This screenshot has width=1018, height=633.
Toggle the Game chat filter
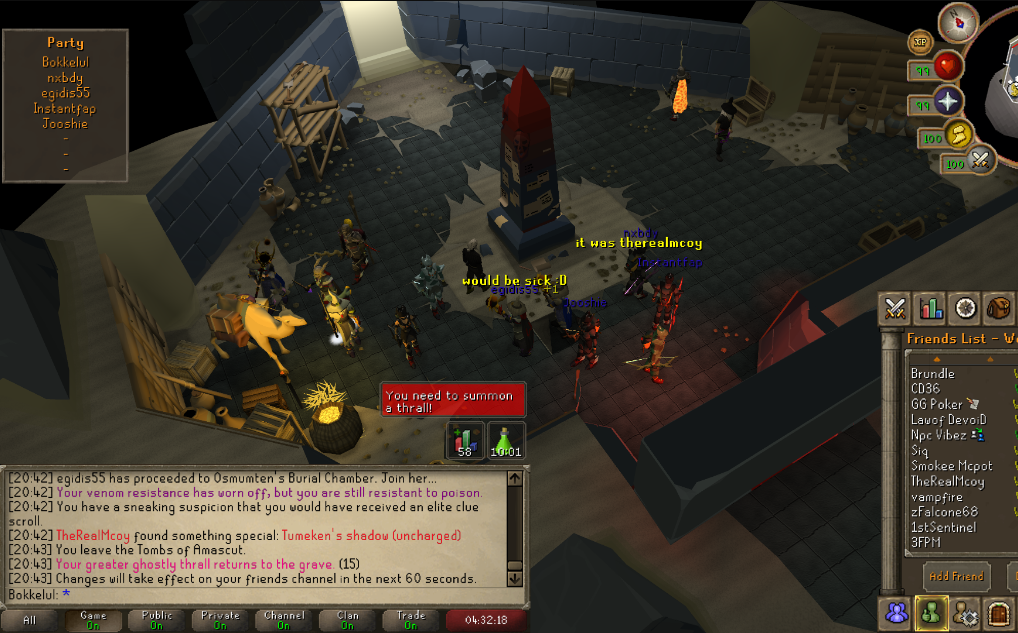point(93,620)
